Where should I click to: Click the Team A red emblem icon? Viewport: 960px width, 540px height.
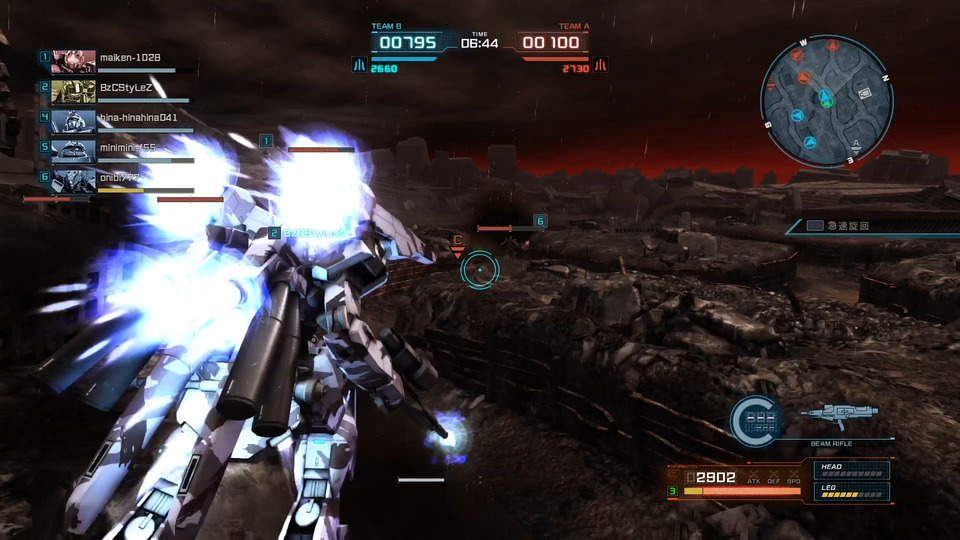pos(601,65)
